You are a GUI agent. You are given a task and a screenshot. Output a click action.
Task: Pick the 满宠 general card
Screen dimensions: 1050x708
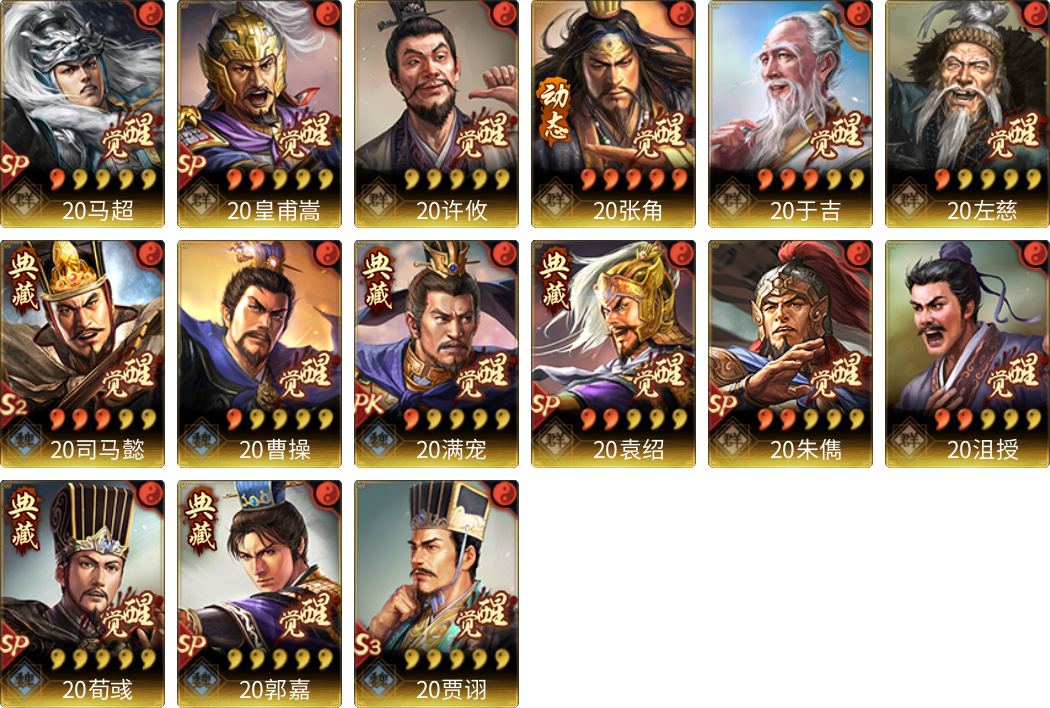coord(436,353)
